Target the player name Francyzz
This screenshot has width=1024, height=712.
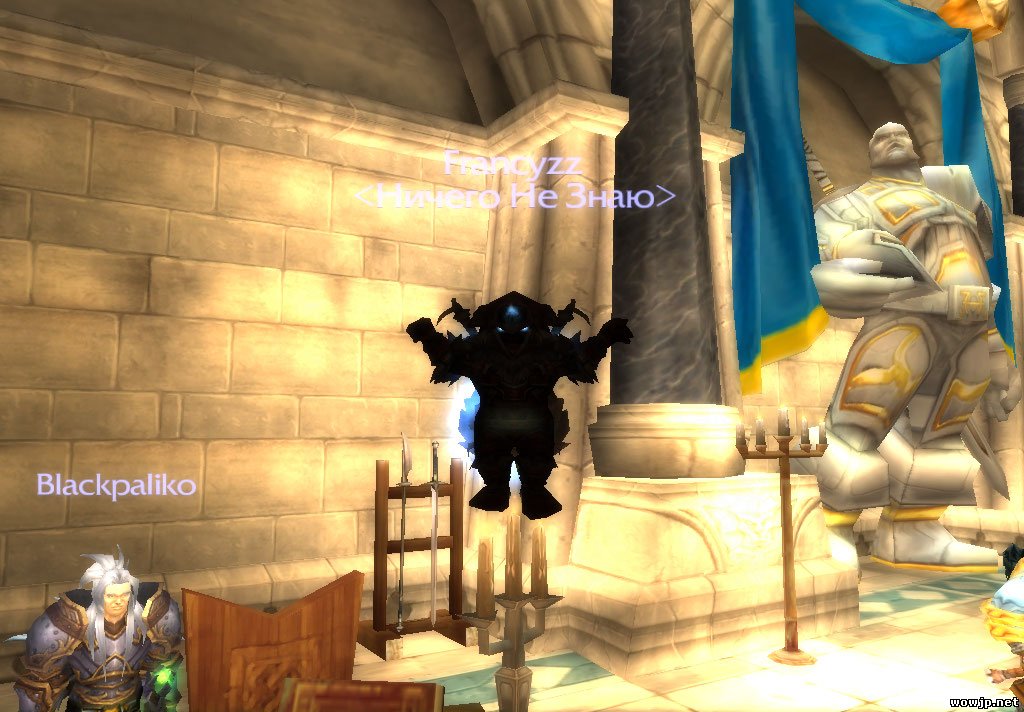pos(512,161)
